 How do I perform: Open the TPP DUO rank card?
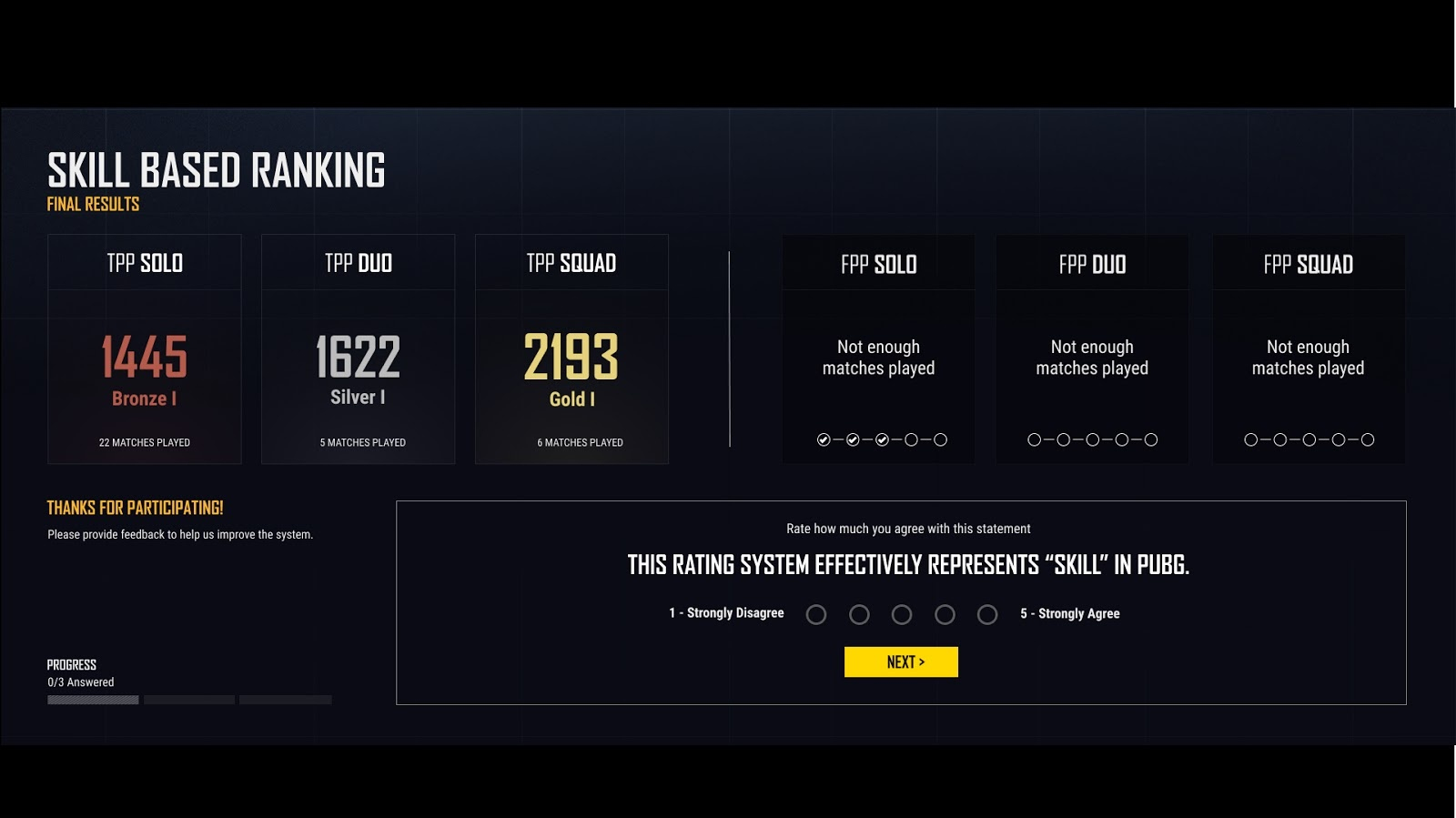358,349
